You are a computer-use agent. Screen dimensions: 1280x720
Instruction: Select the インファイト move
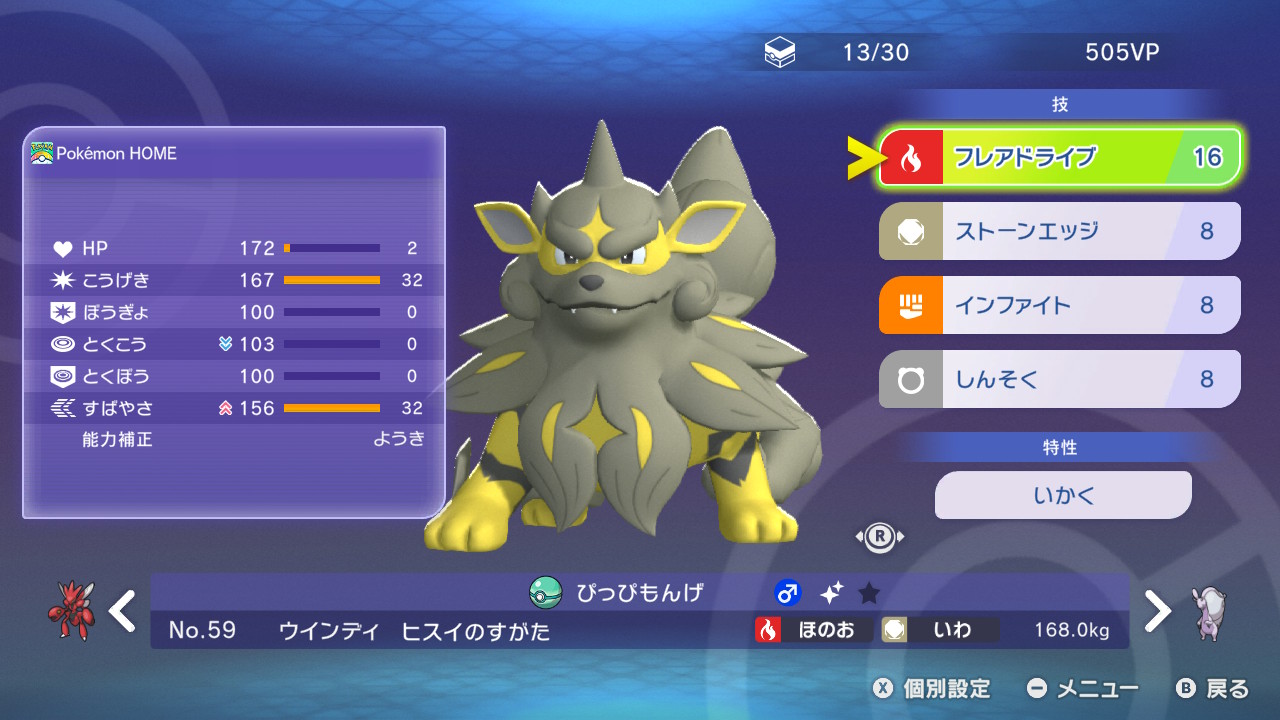pos(1059,305)
